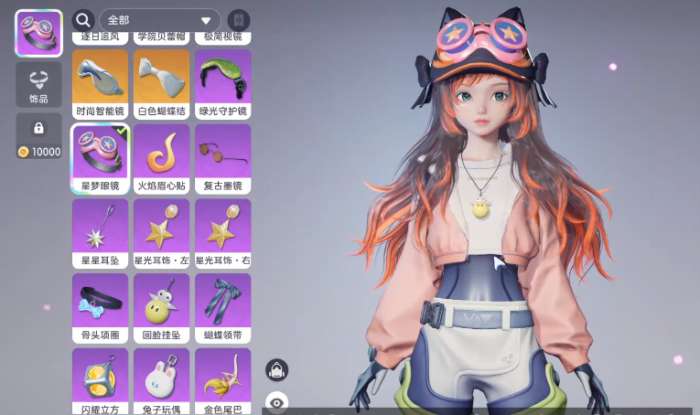Click the magnifying glass search button
Image resolution: width=700 pixels, height=415 pixels.
(83, 20)
